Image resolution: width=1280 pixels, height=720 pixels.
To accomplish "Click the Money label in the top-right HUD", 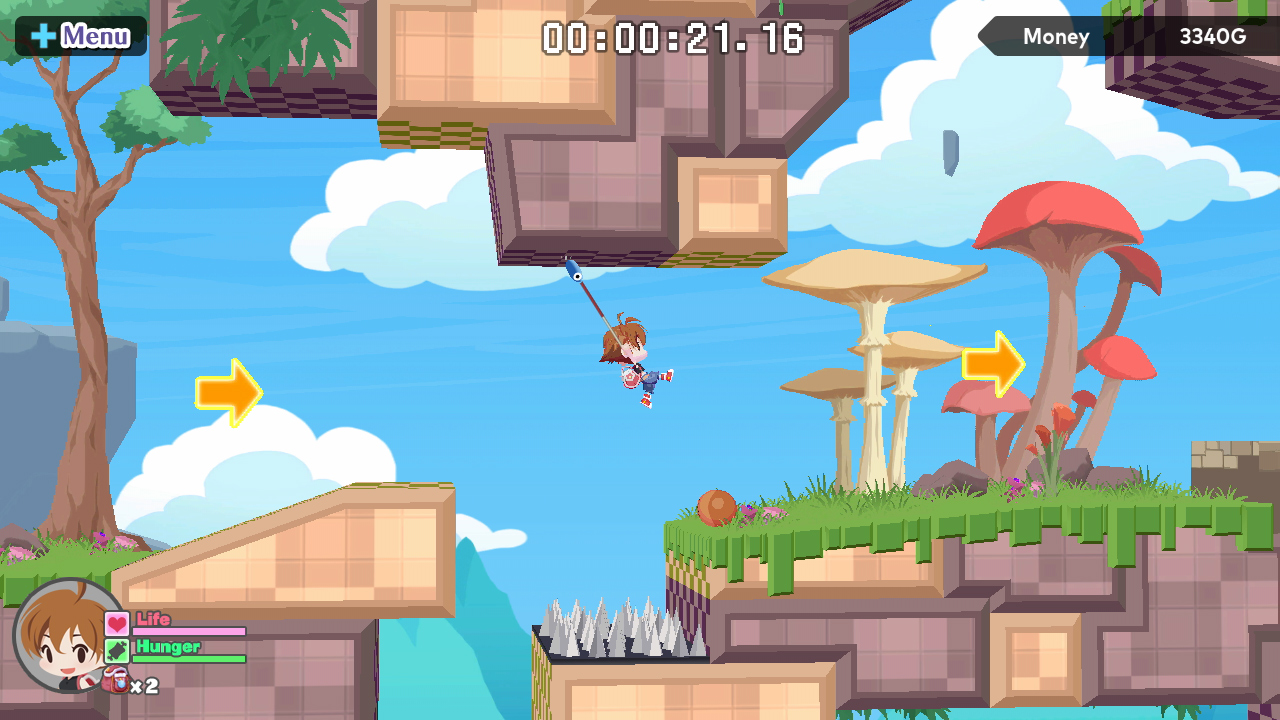I will [1055, 36].
